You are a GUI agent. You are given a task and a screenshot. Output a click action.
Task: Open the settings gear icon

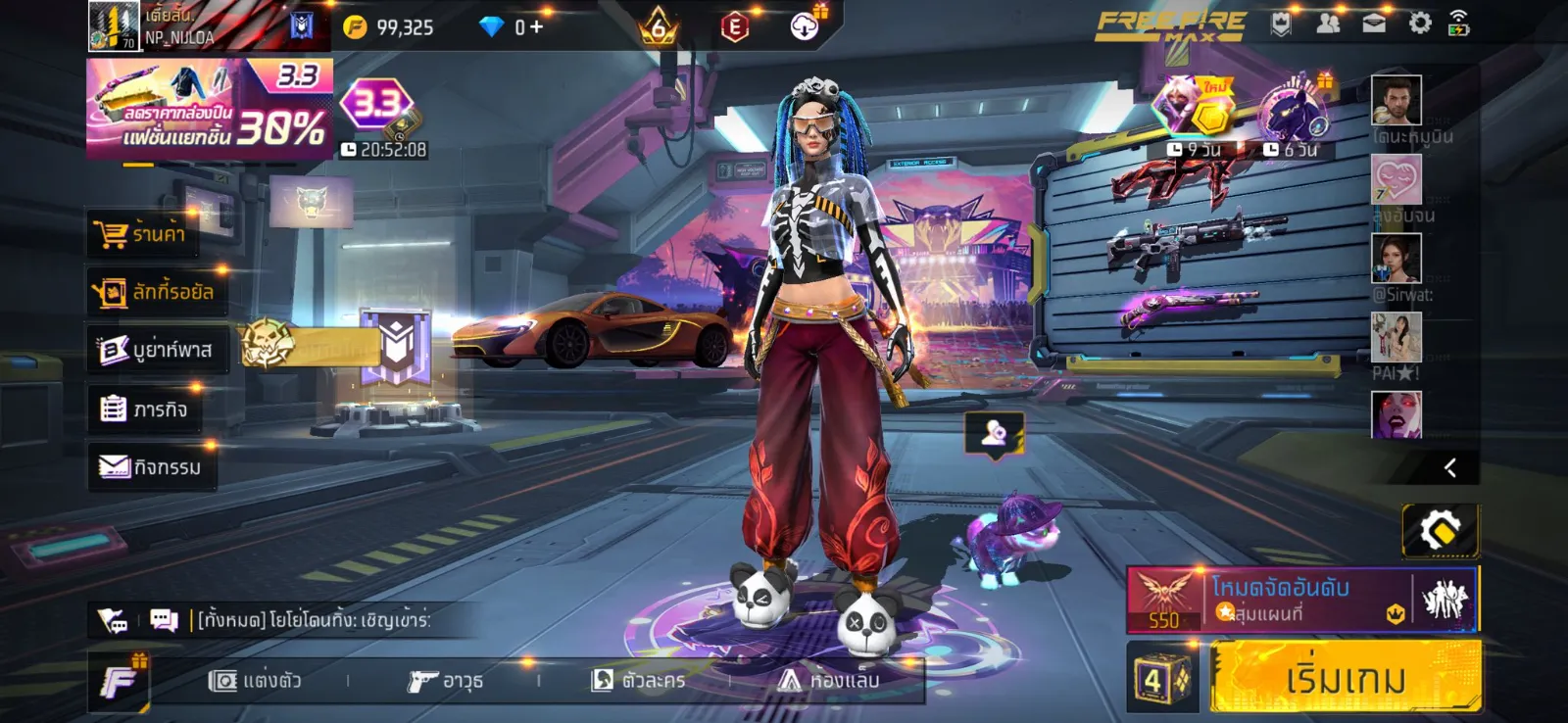coord(1419,24)
